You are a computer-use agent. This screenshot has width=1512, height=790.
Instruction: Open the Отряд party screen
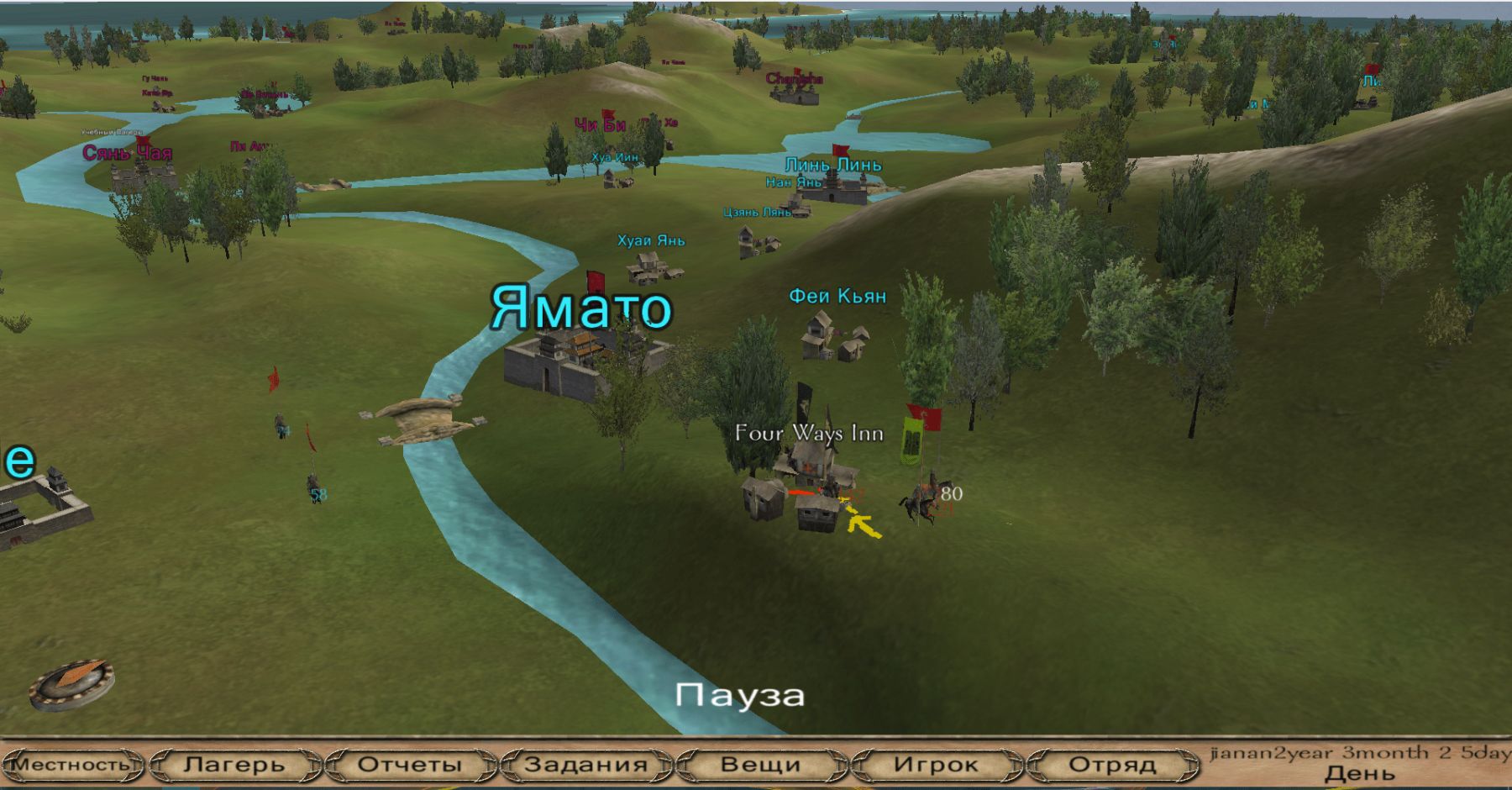[x=1111, y=765]
